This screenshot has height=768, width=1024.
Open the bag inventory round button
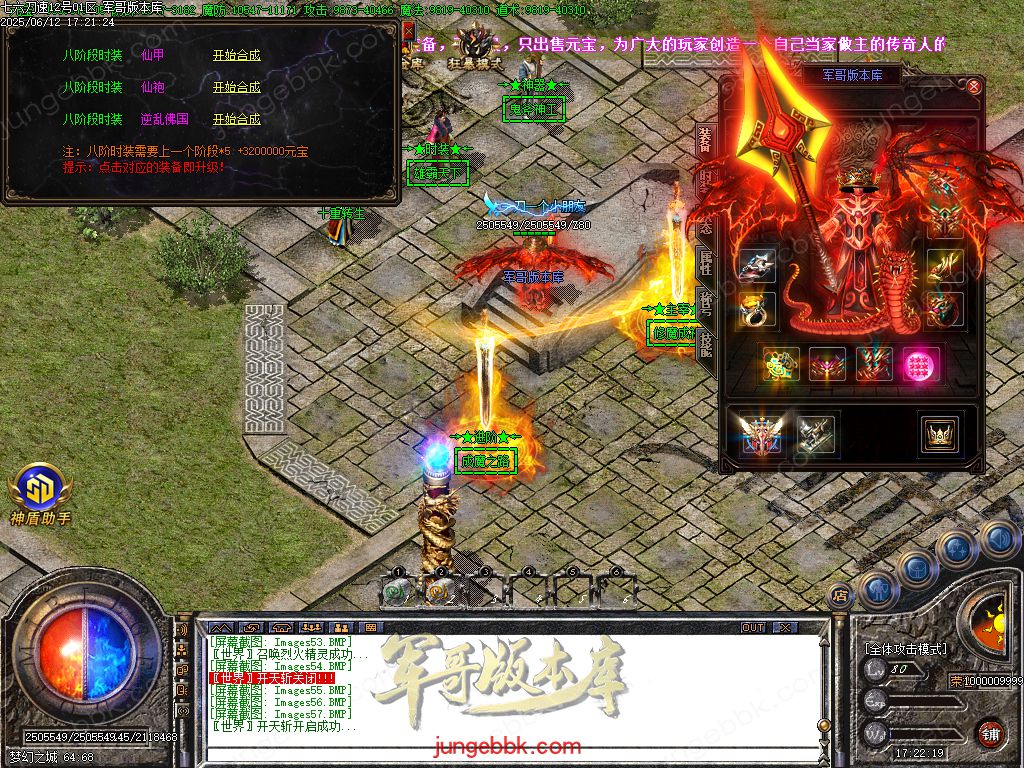point(917,567)
